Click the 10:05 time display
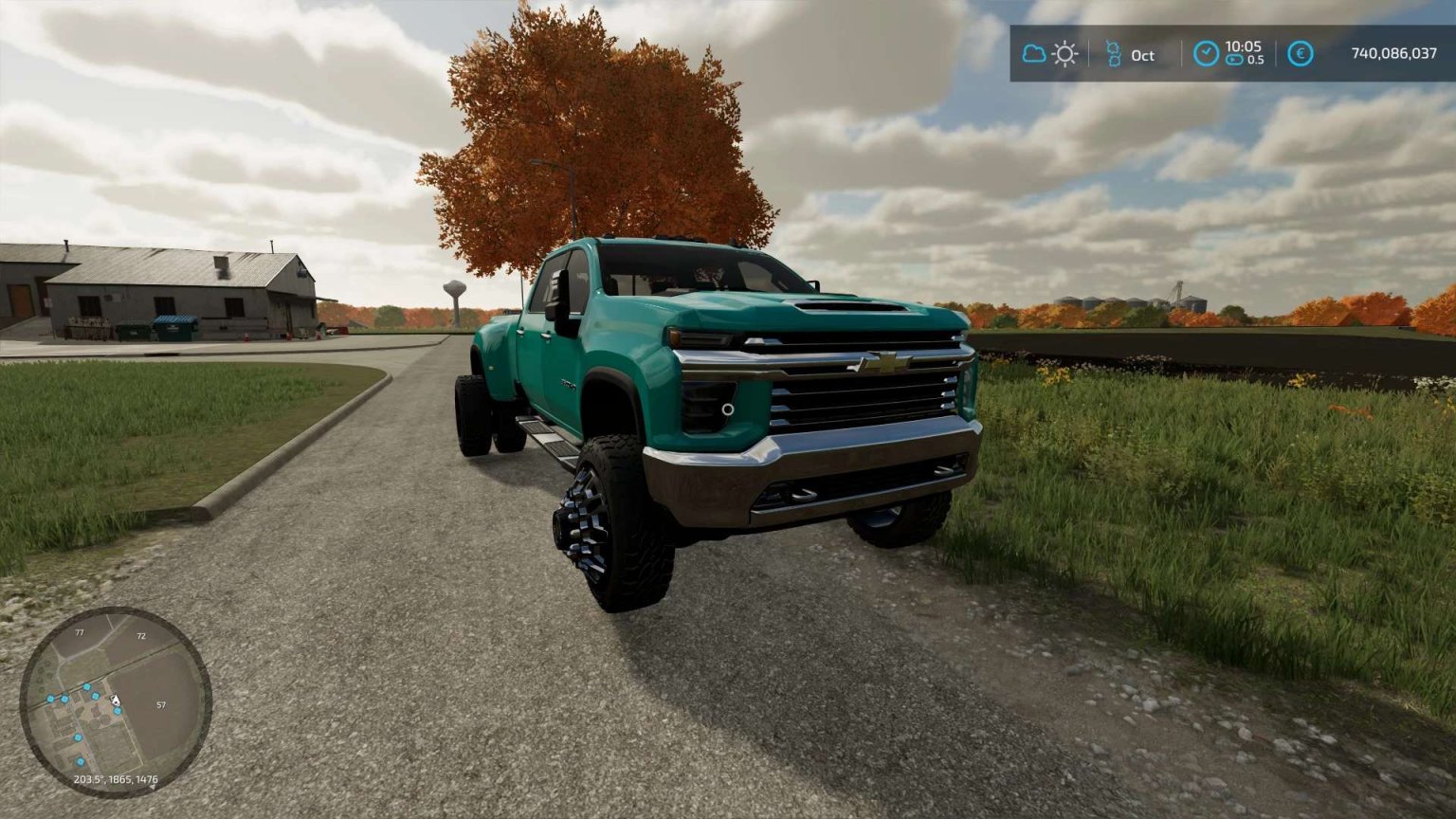The height and width of the screenshot is (819, 1456). [x=1244, y=48]
